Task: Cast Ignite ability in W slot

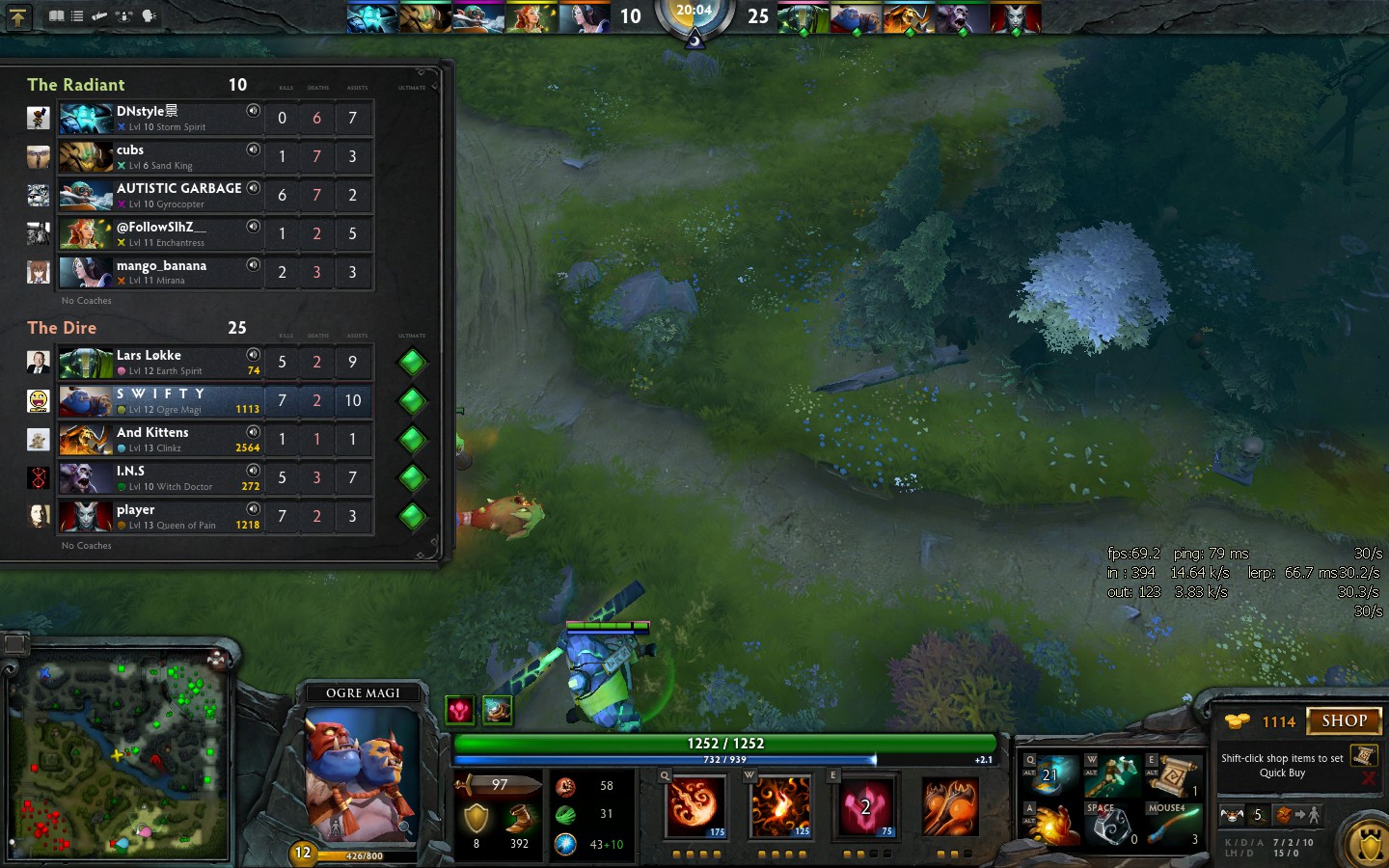Action: [x=780, y=805]
